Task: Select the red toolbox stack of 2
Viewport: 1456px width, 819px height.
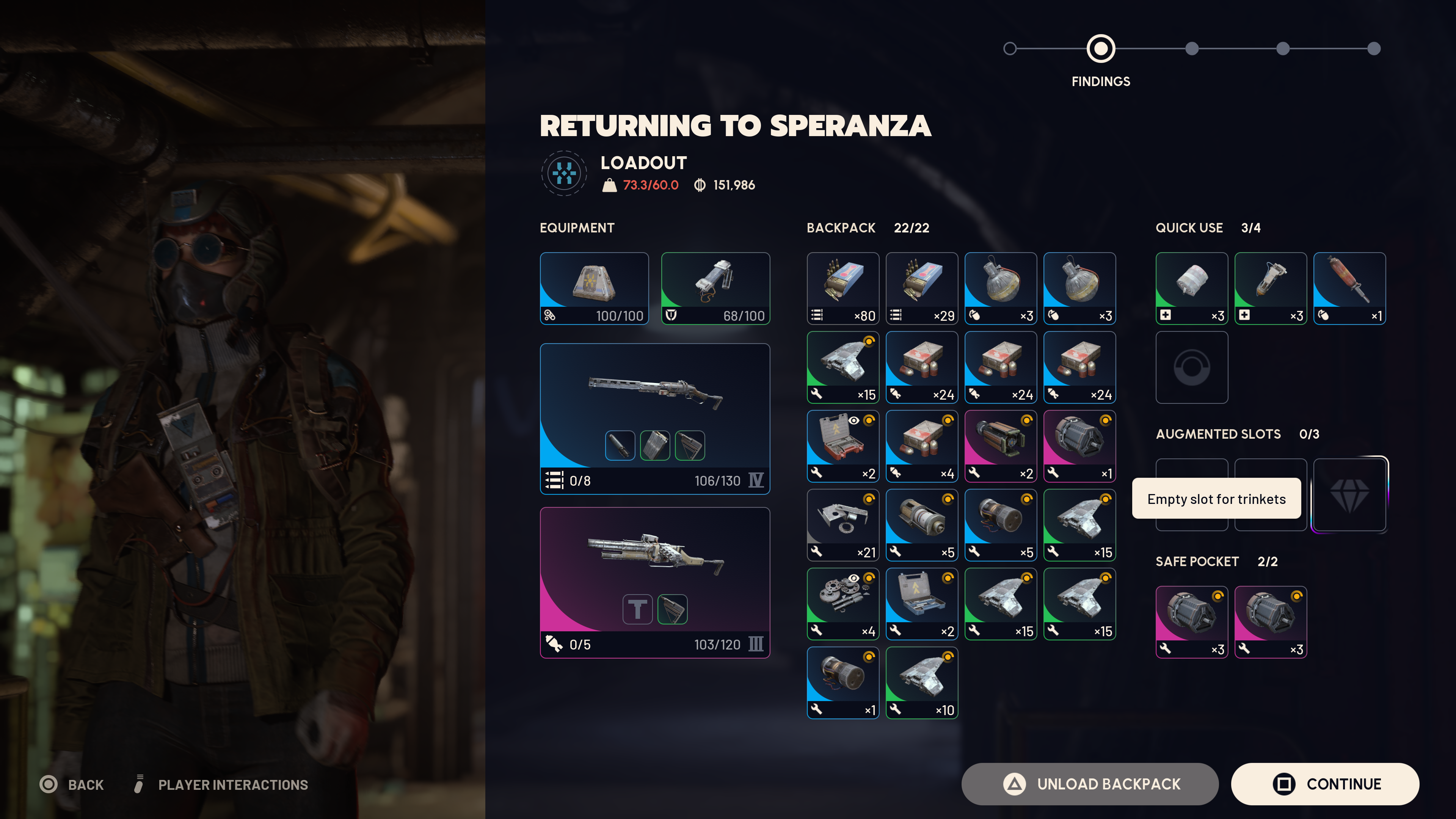Action: (843, 446)
